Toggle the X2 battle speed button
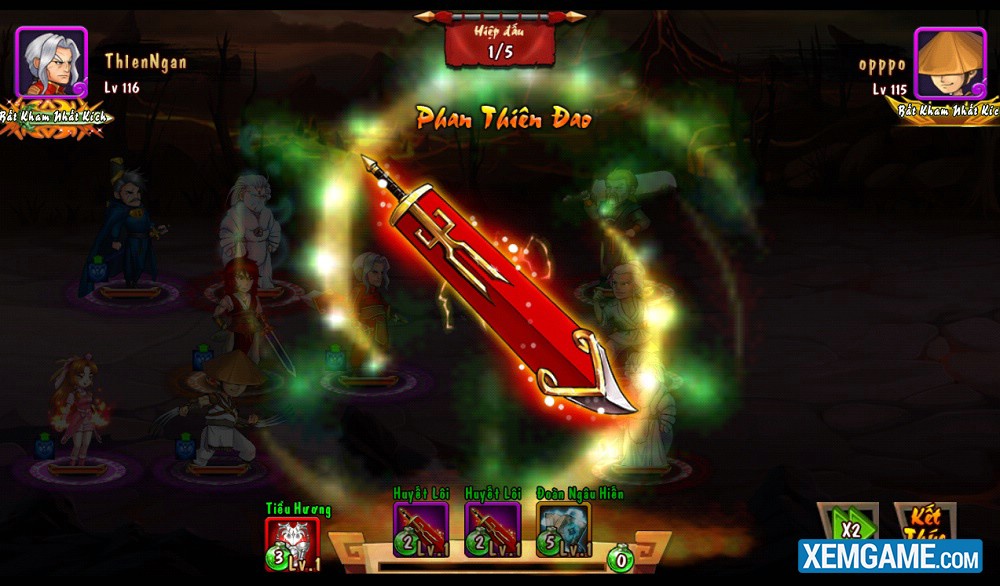 point(848,525)
